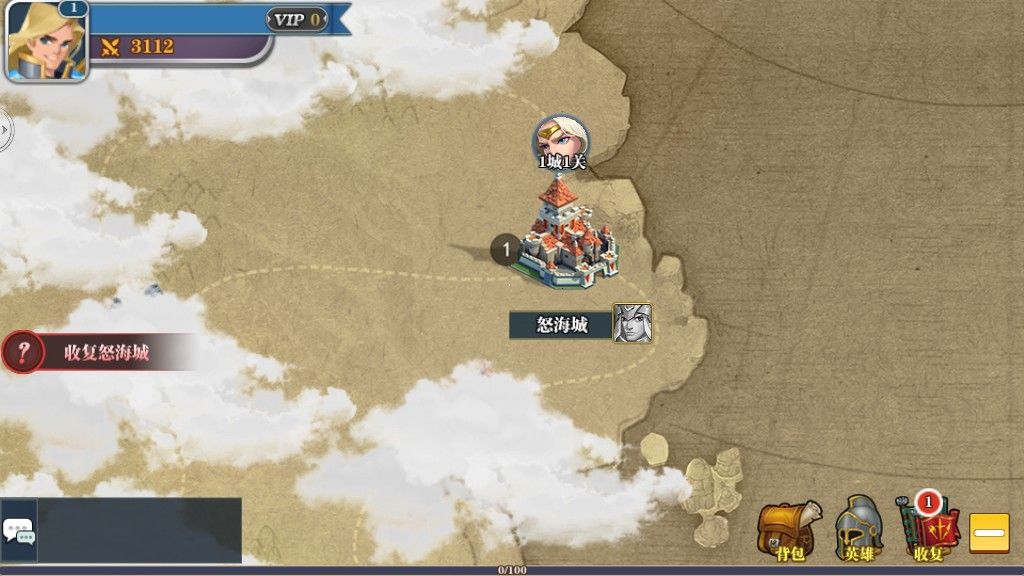The image size is (1024, 576).
Task: Select the 怒海城 castle on the map
Action: tap(563, 236)
